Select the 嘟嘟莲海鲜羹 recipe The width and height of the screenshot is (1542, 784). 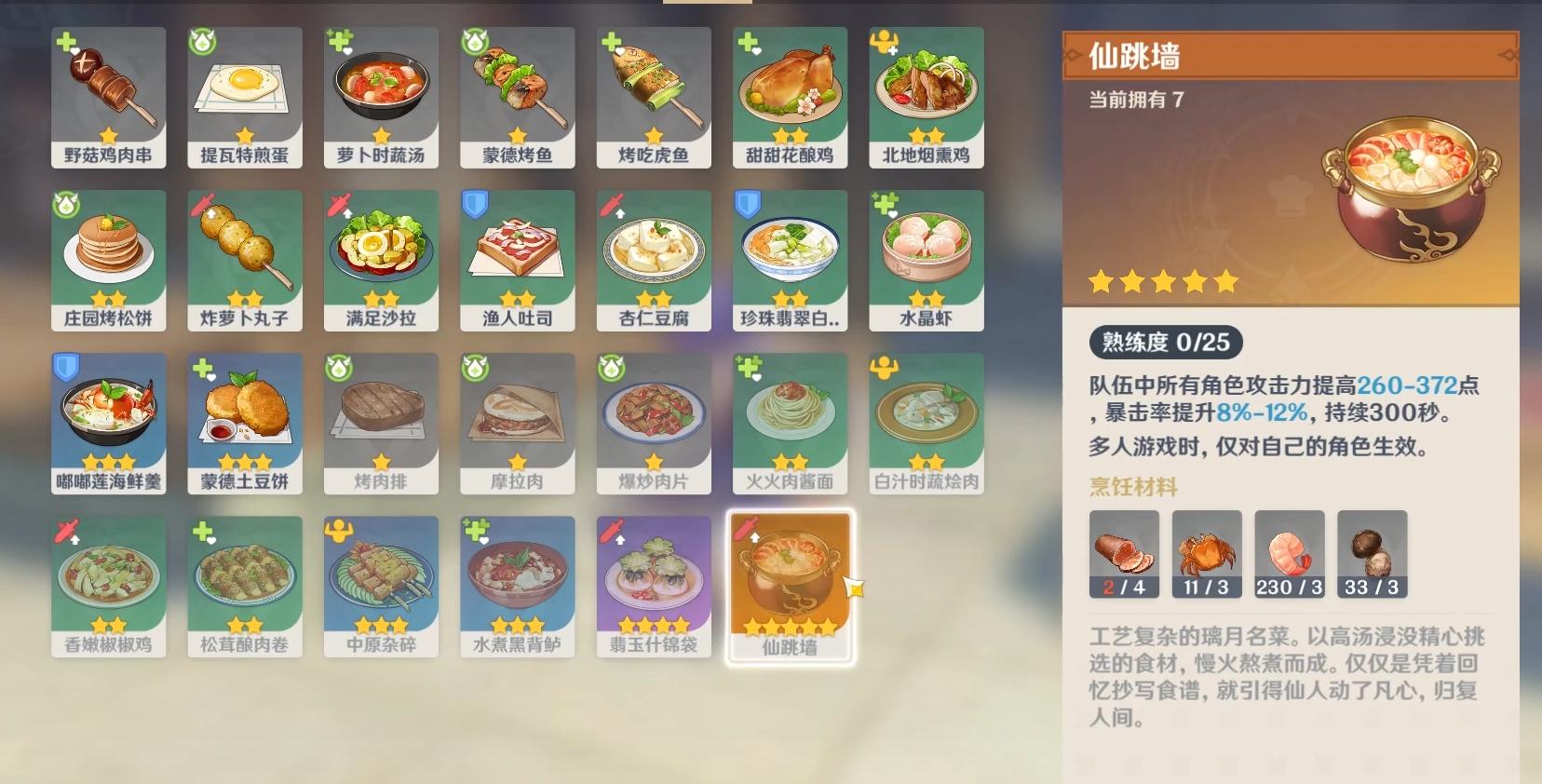tap(108, 424)
